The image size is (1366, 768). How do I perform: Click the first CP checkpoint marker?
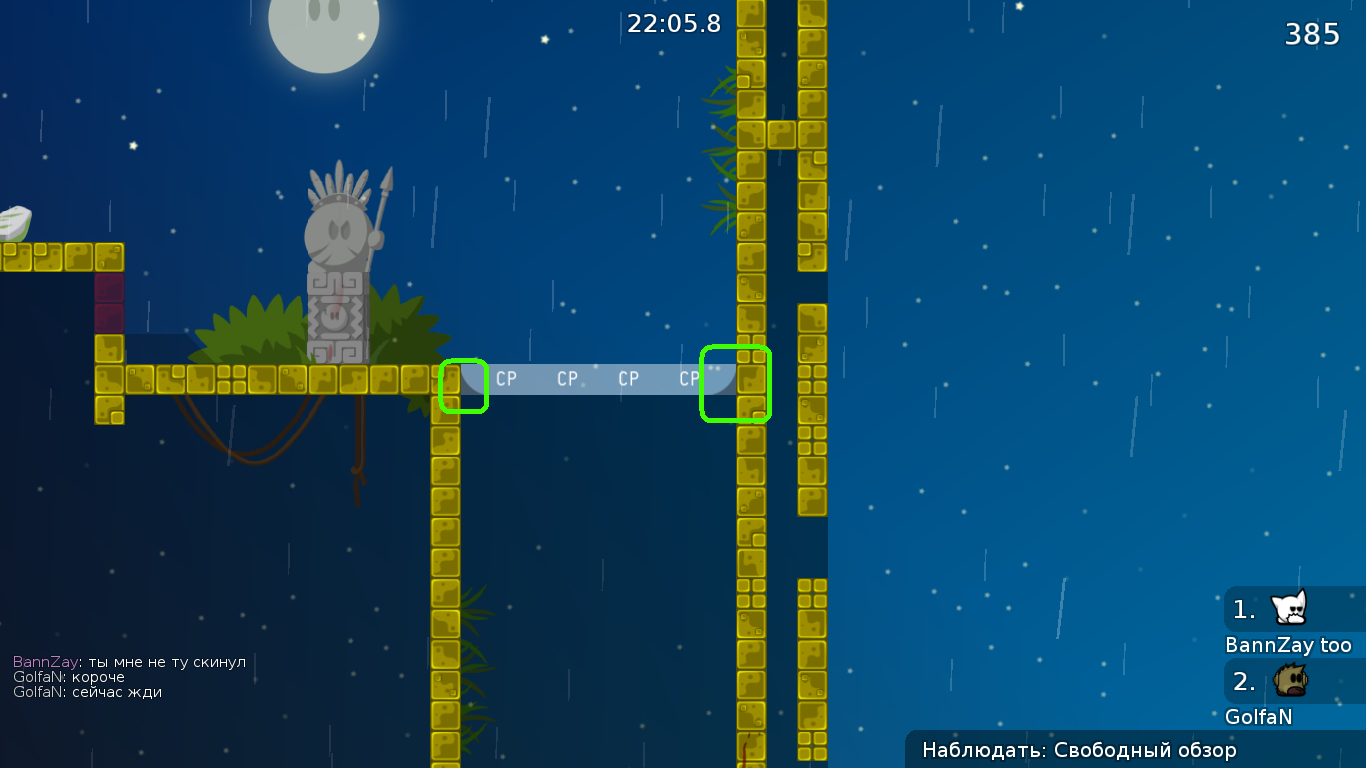(x=506, y=379)
